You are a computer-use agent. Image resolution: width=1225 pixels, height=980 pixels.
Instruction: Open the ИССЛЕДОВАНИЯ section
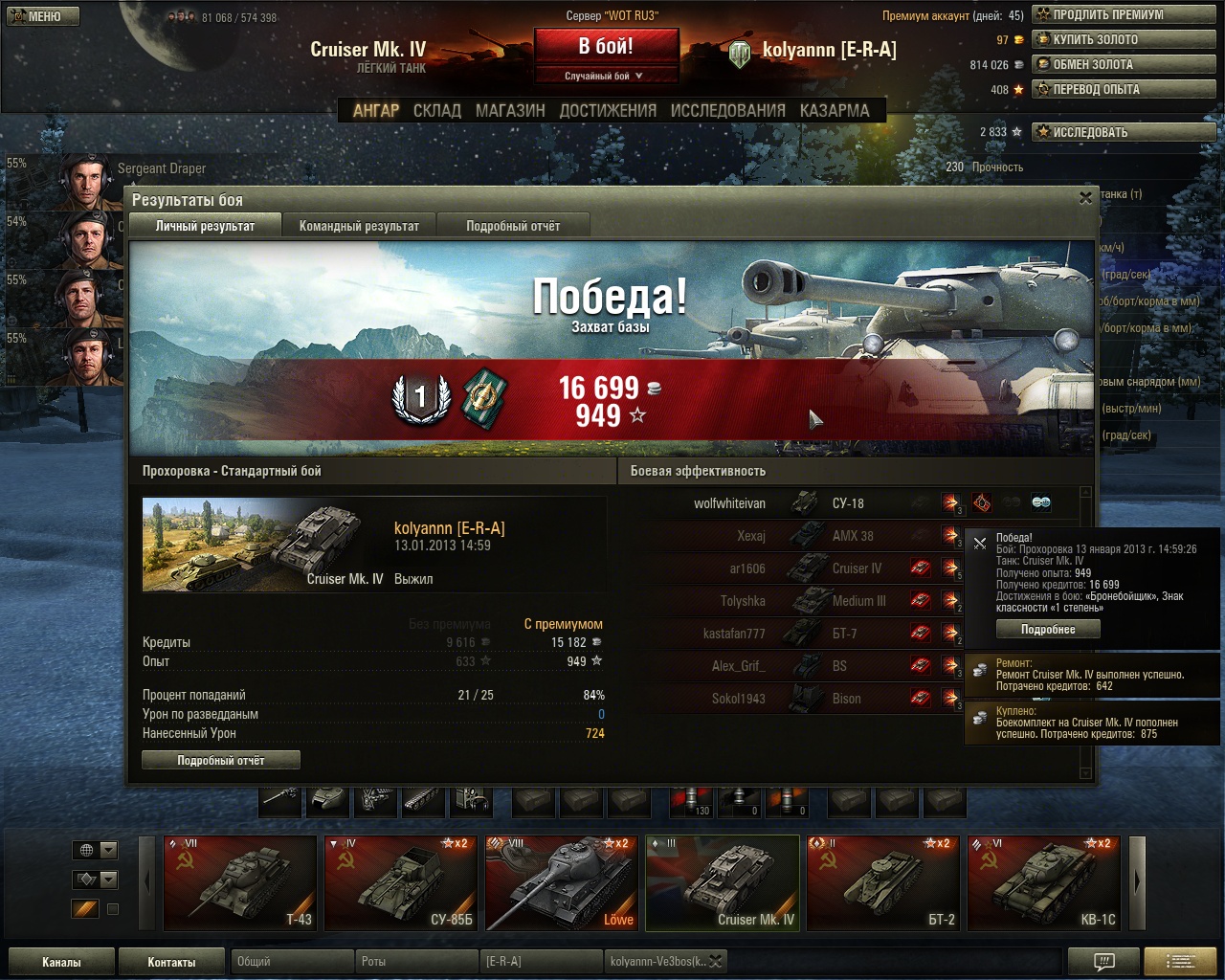click(x=727, y=111)
